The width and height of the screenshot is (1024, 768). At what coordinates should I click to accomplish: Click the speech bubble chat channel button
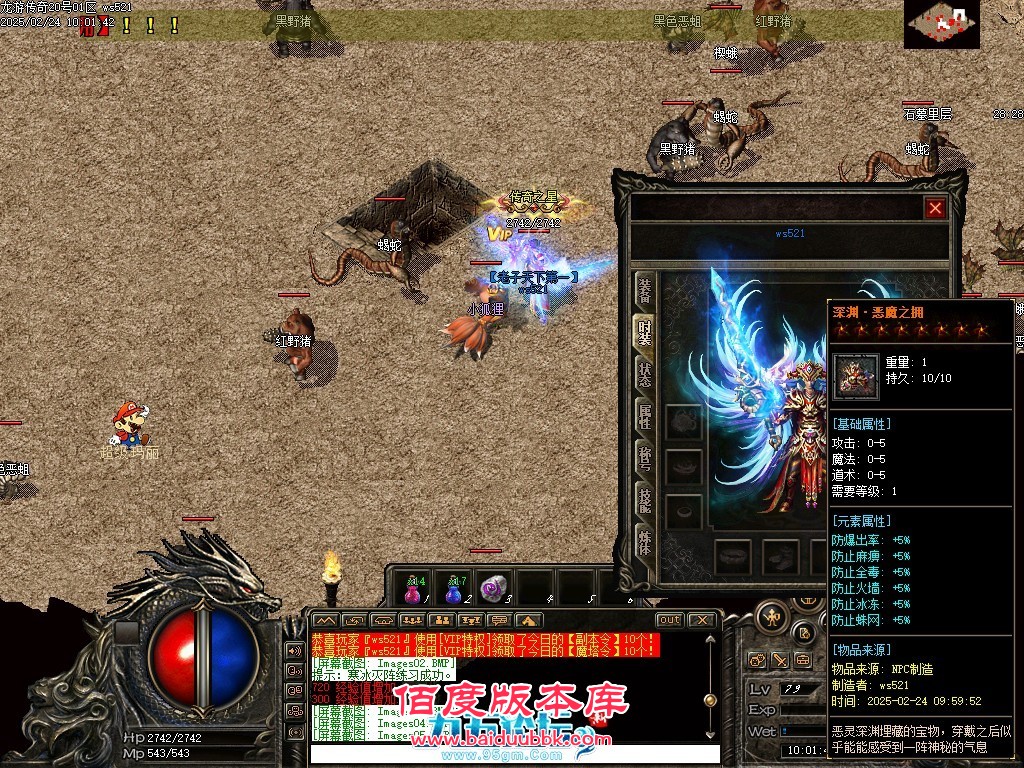pos(497,620)
